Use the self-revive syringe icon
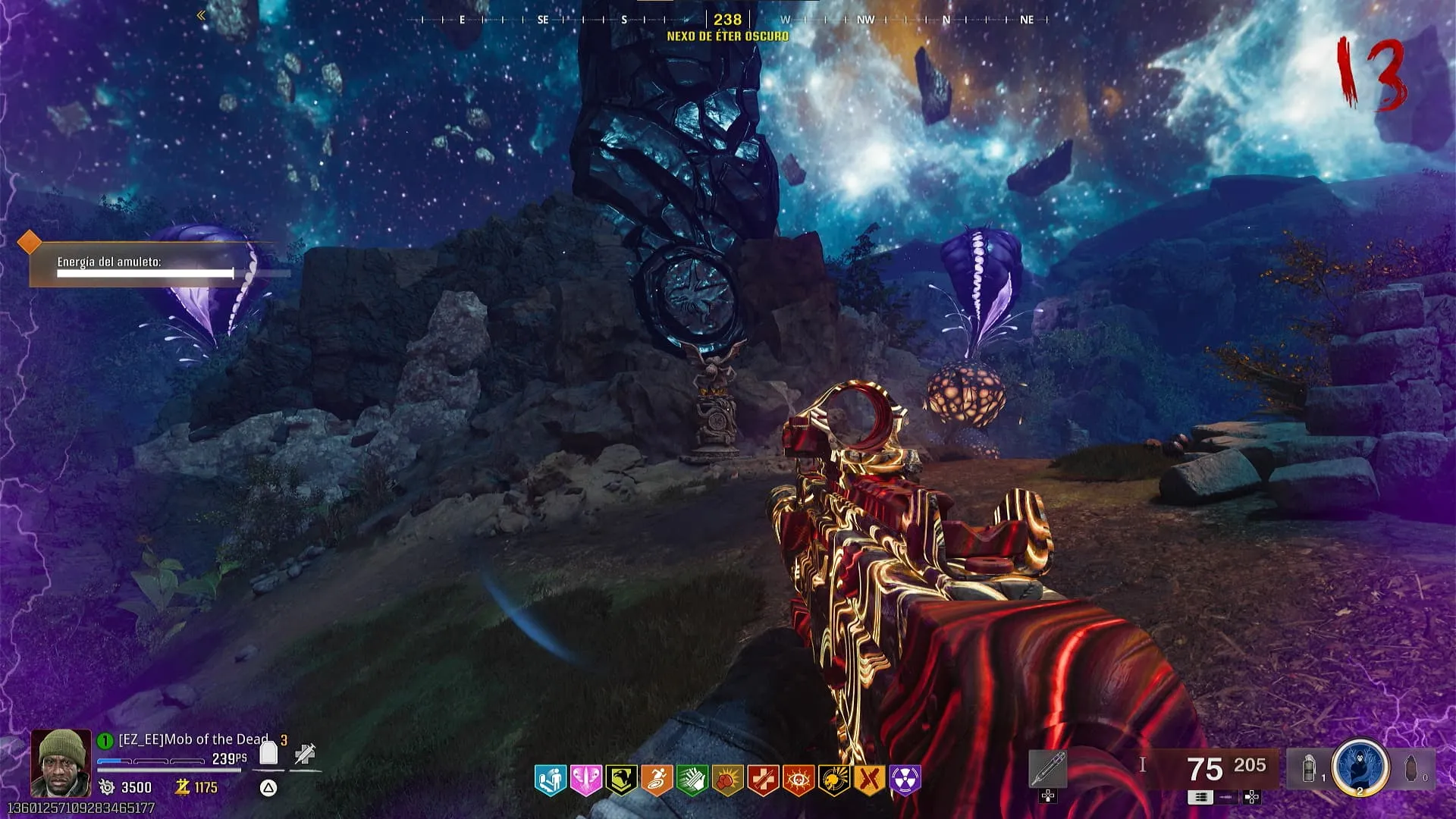The width and height of the screenshot is (1456, 819). click(x=305, y=753)
